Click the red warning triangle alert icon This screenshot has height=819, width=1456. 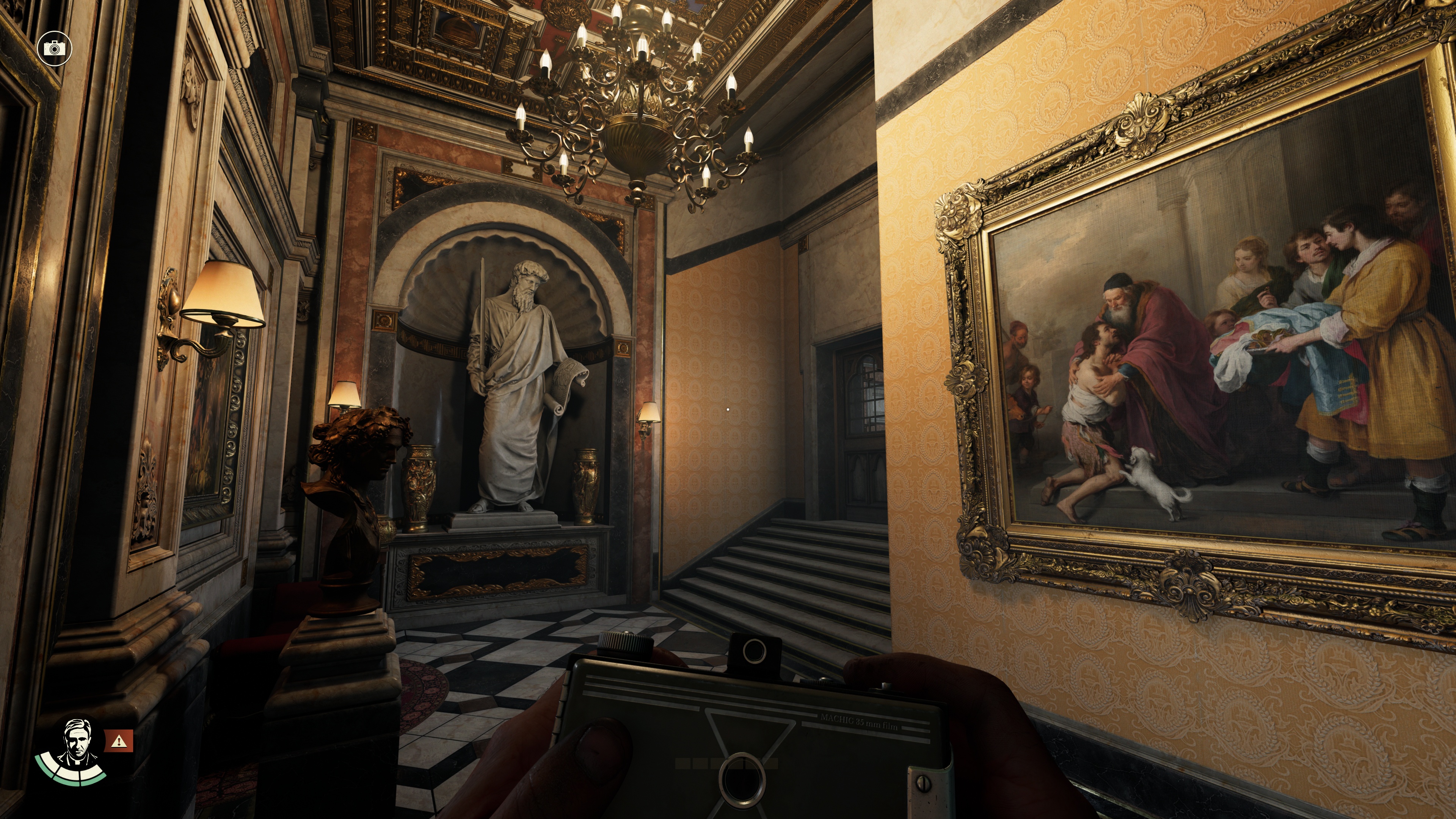click(x=119, y=741)
